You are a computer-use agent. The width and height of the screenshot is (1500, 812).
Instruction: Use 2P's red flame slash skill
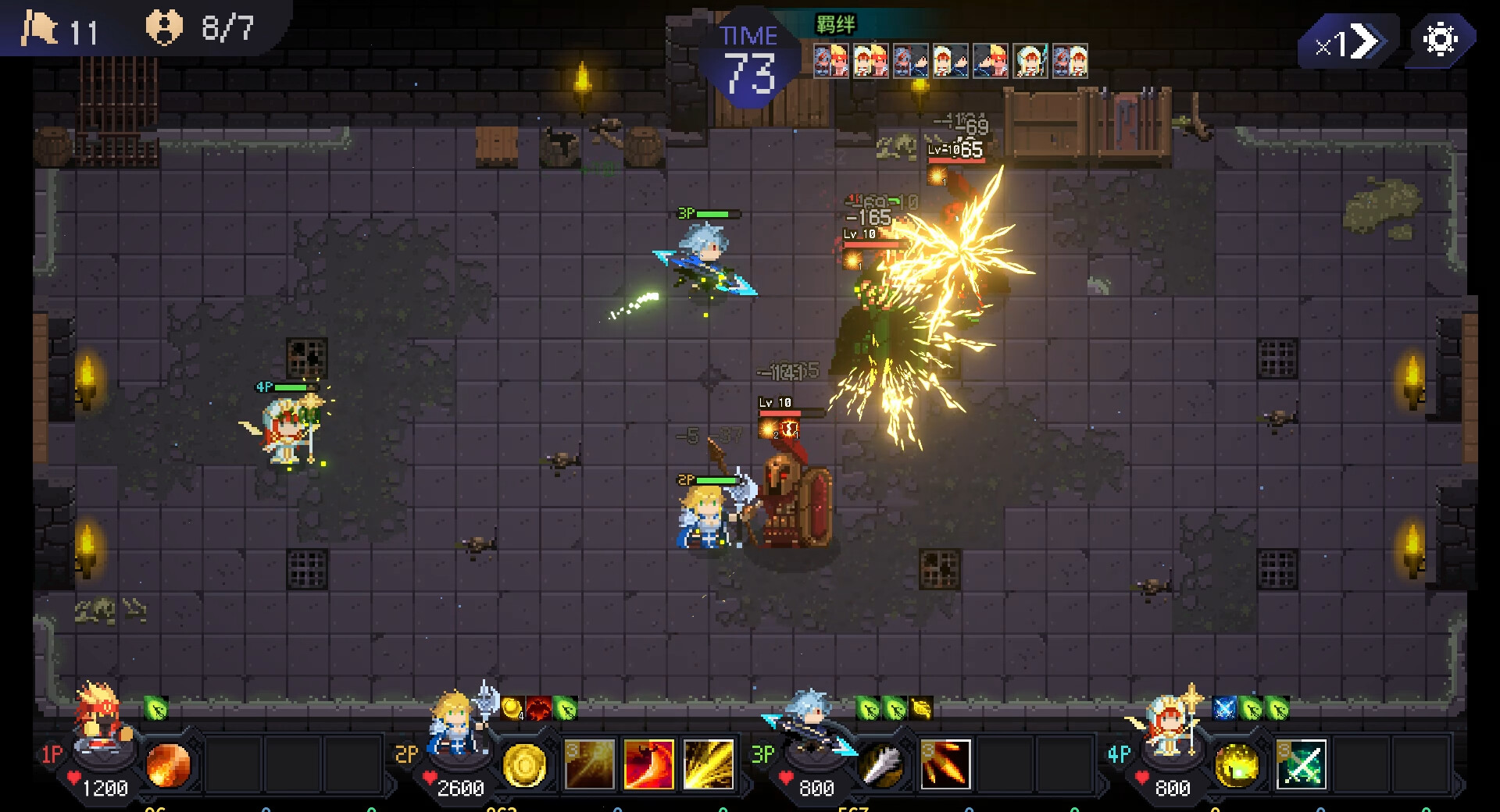648,764
